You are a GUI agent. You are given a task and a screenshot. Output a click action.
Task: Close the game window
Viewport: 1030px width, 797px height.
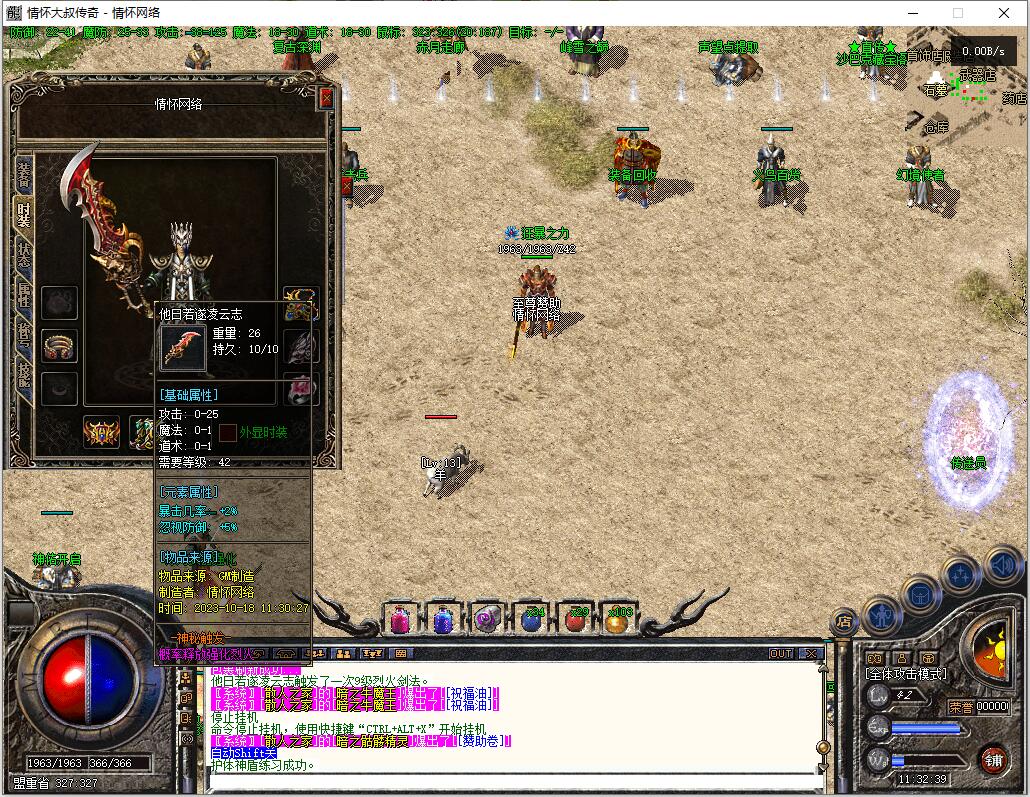point(1004,13)
